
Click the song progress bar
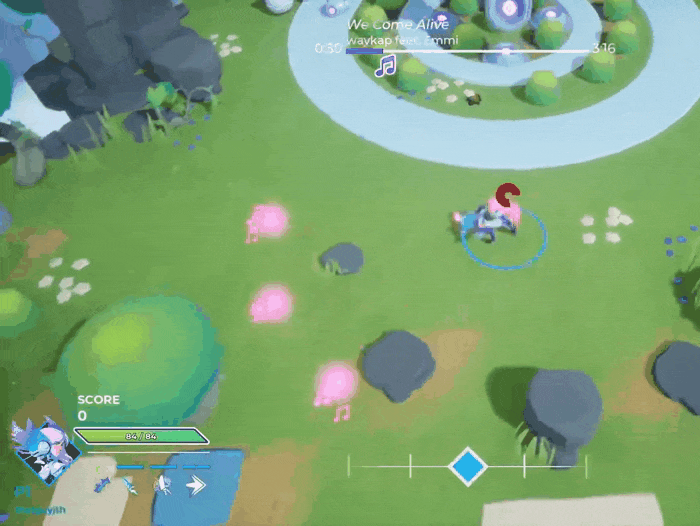click(x=467, y=49)
